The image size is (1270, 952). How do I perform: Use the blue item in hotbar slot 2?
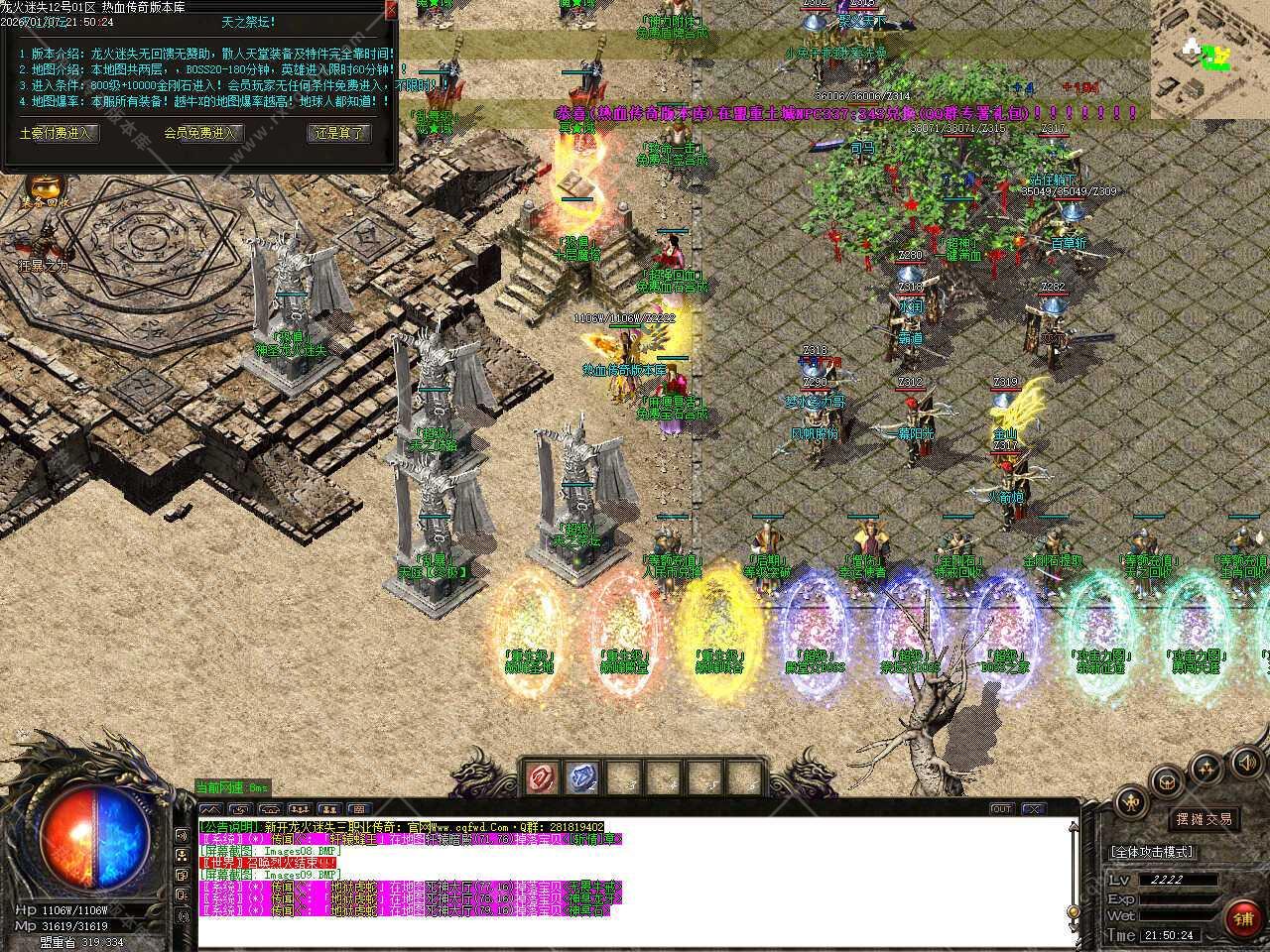(x=583, y=778)
